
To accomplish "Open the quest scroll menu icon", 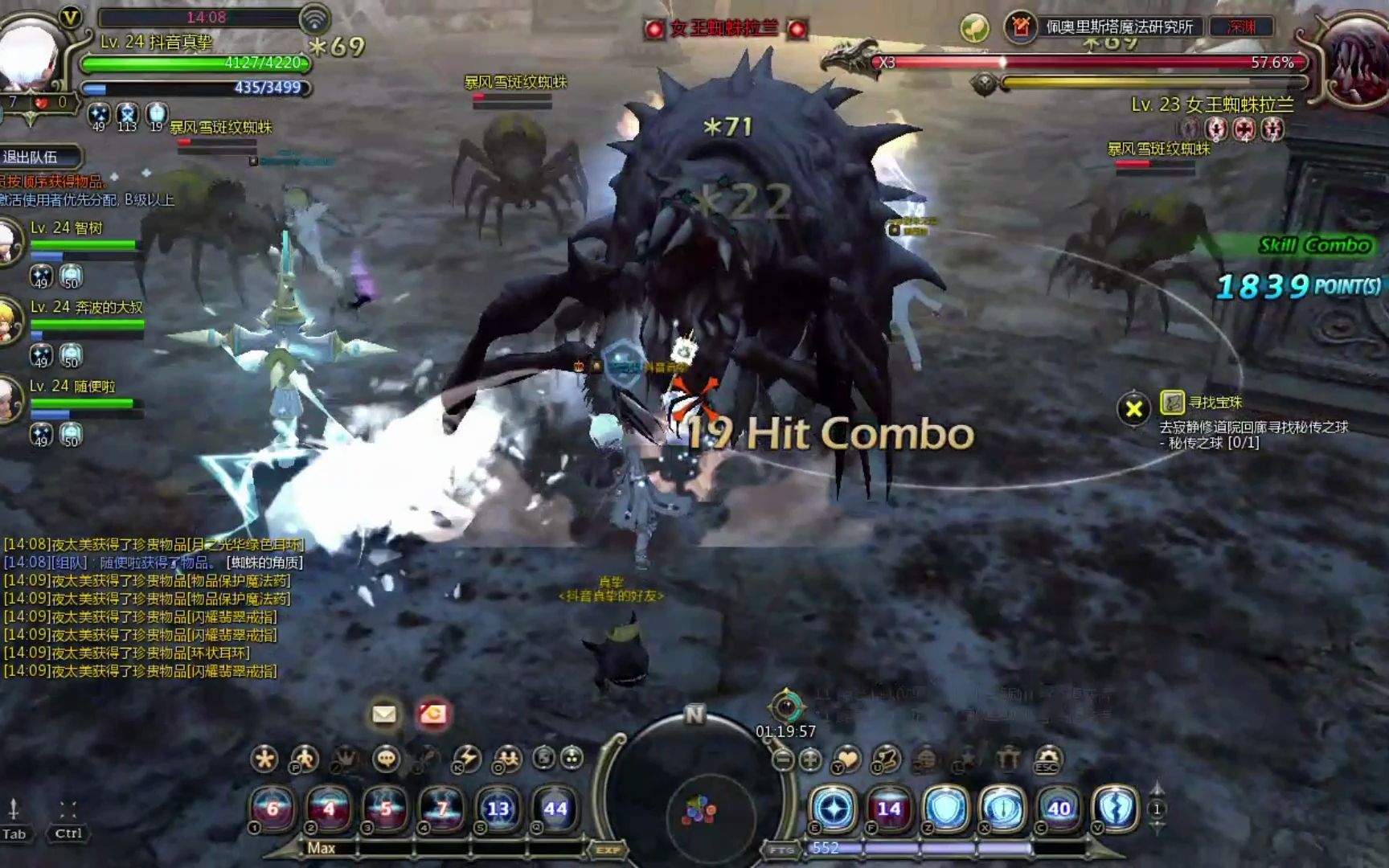I will (x=886, y=759).
